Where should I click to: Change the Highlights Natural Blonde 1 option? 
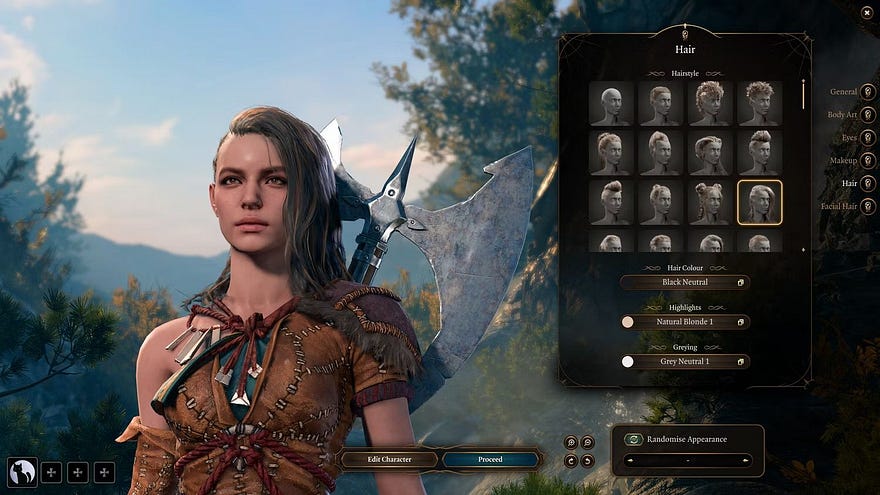pos(684,322)
